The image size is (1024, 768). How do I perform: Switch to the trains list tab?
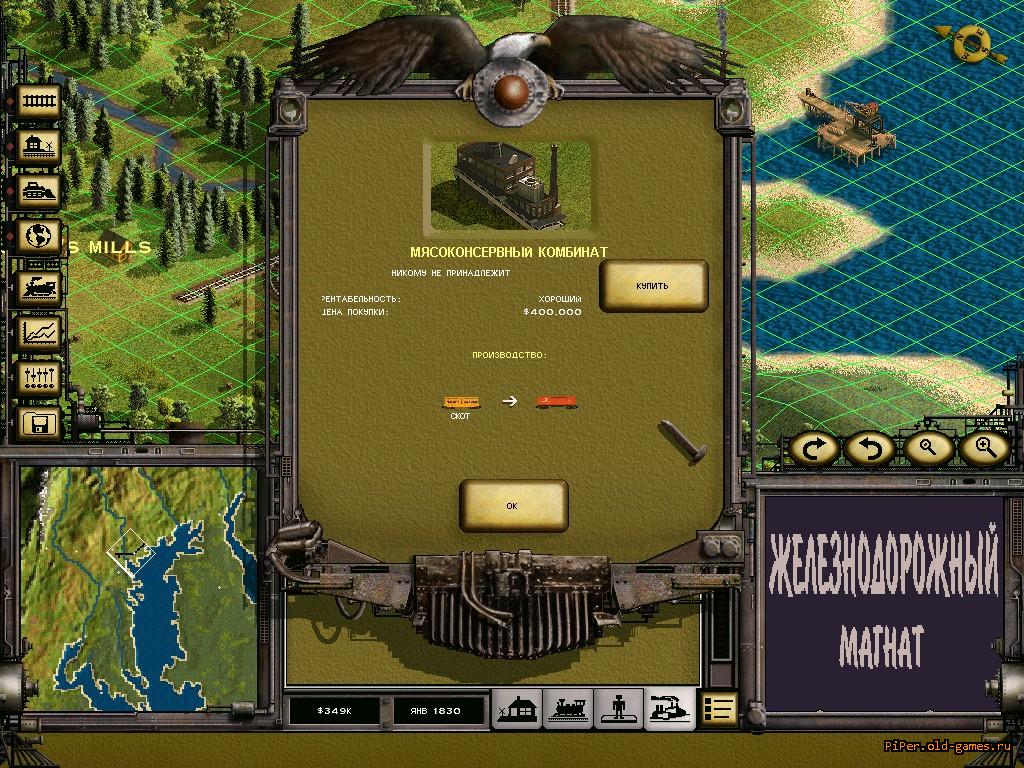click(x=569, y=709)
